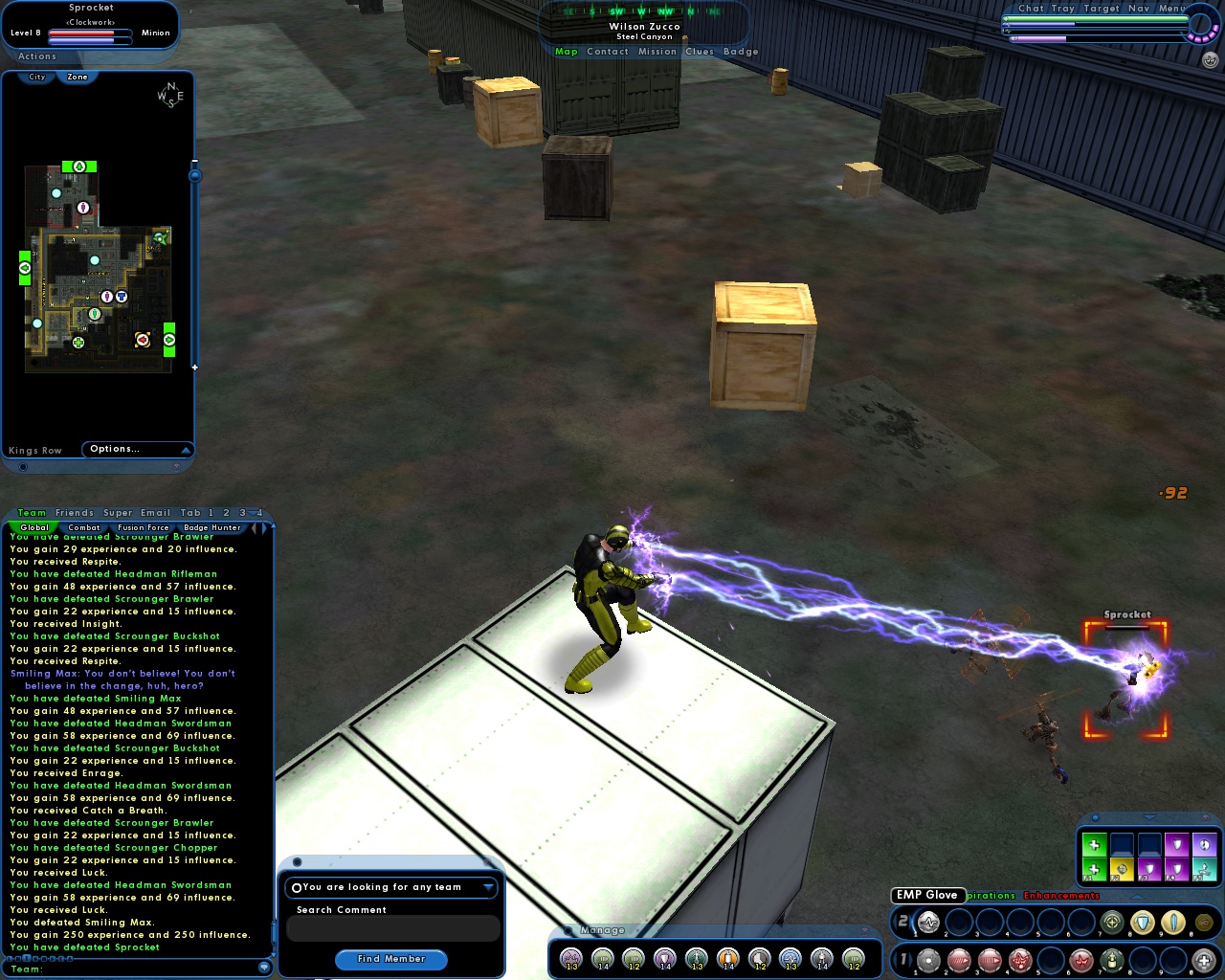
Task: Switch to the Combat chat tab
Action: (84, 527)
